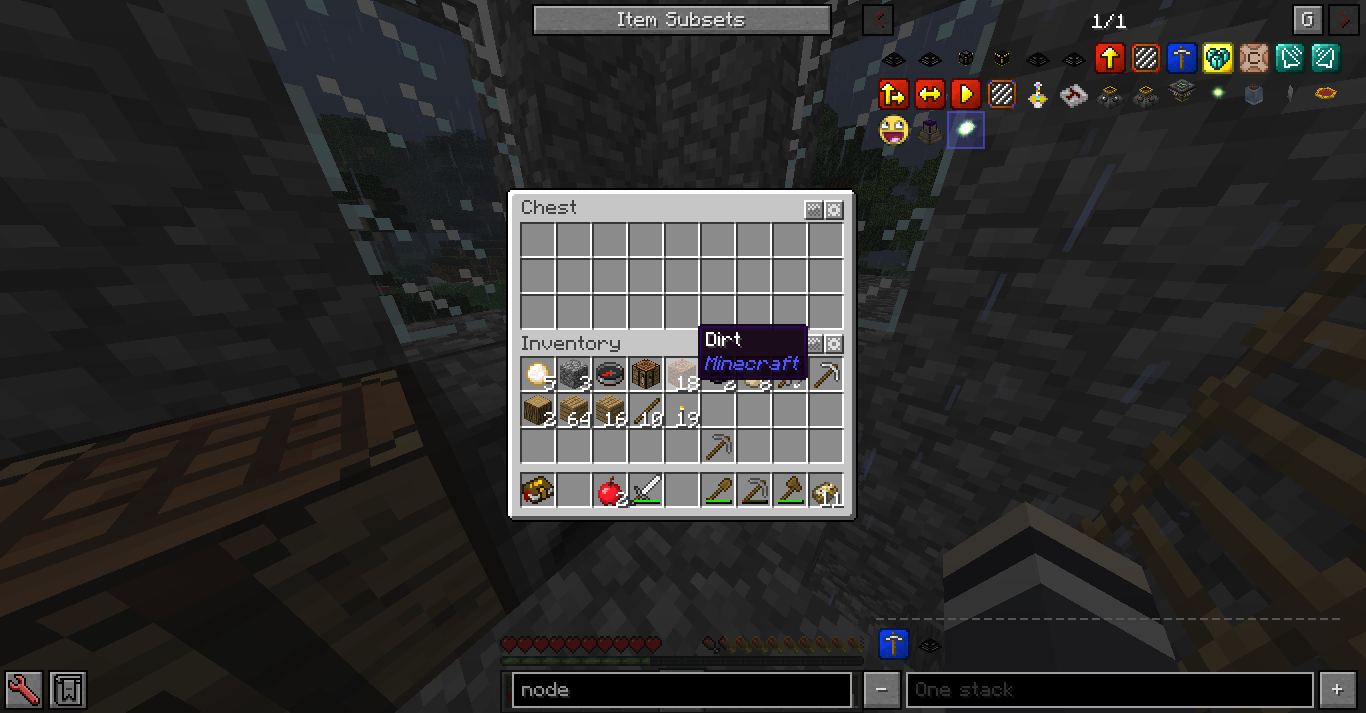Increase item quantity with the plus button

tap(1337, 690)
